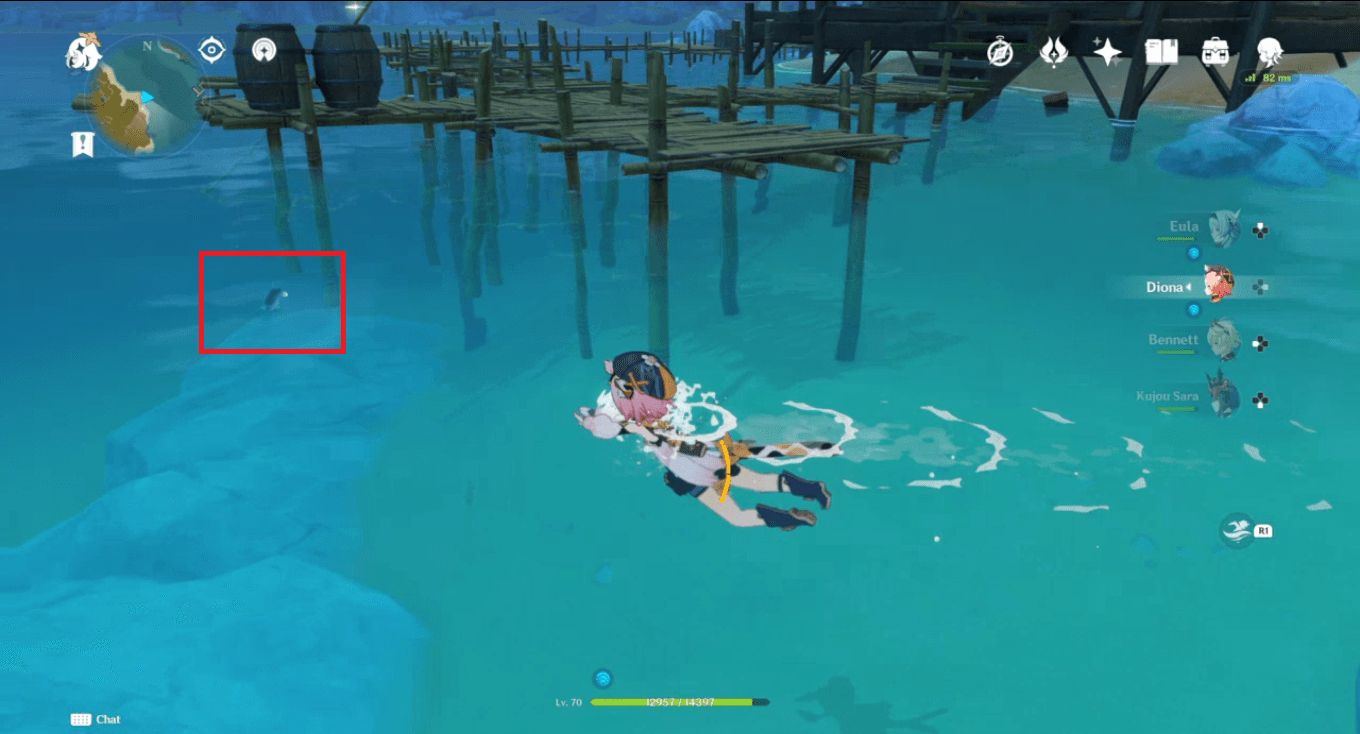This screenshot has height=734, width=1360.
Task: Click the fish inside the red rectangle
Action: (x=277, y=296)
